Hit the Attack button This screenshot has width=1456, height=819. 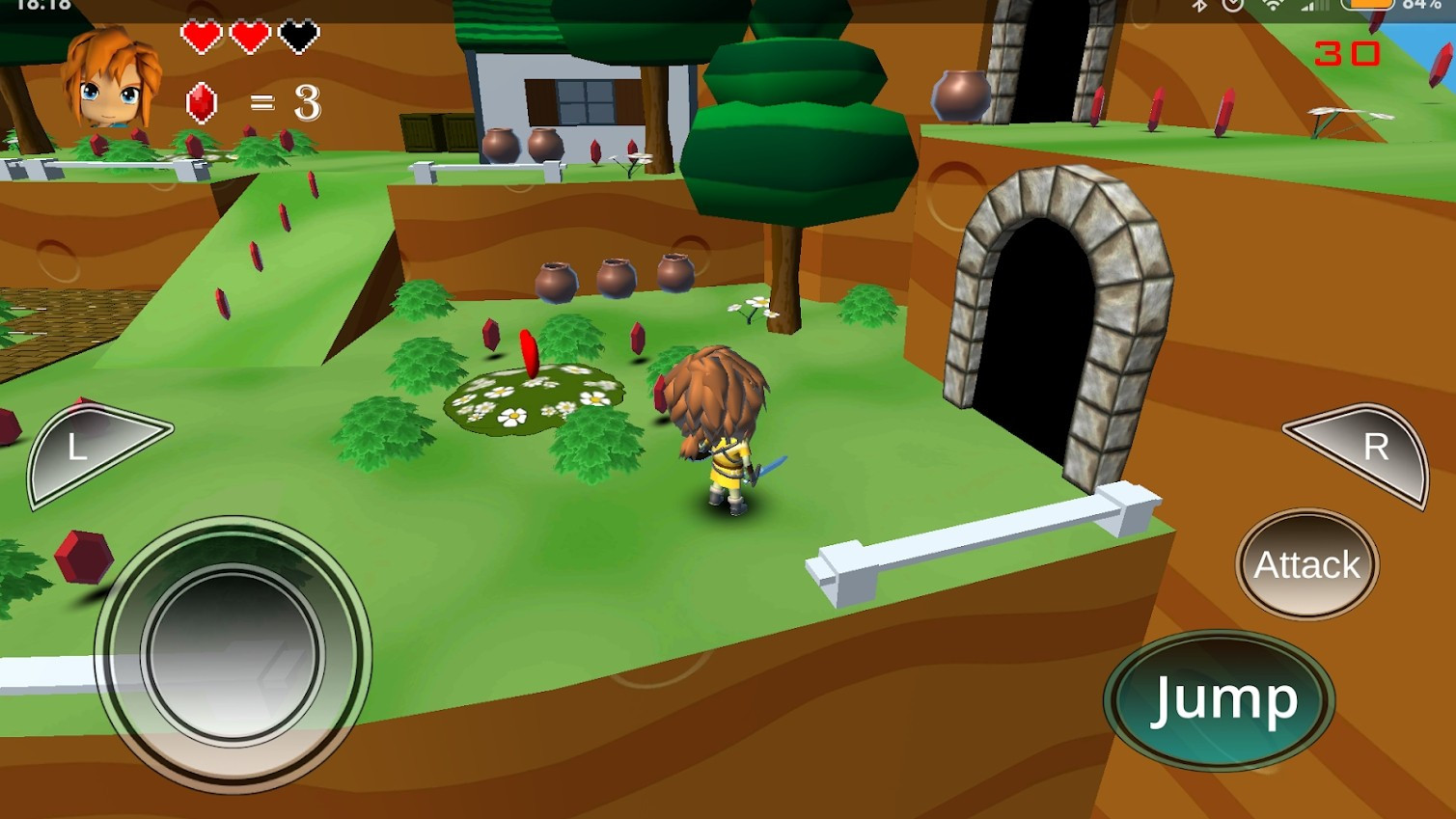point(1306,564)
